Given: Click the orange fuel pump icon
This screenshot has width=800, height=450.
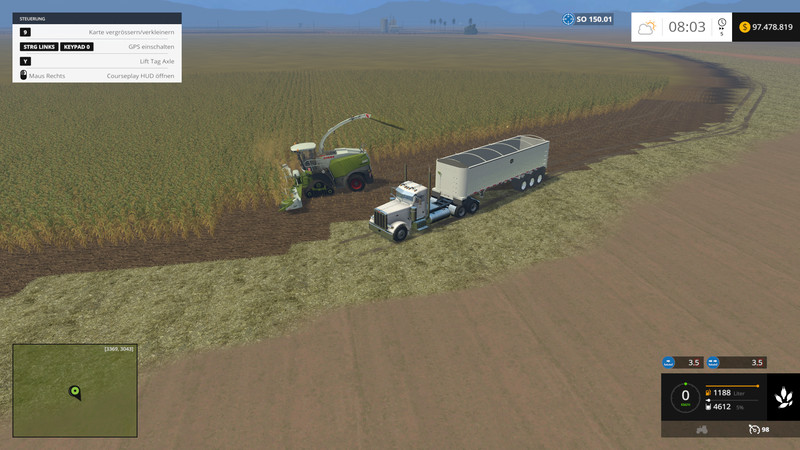Looking at the screenshot, I should point(710,392).
